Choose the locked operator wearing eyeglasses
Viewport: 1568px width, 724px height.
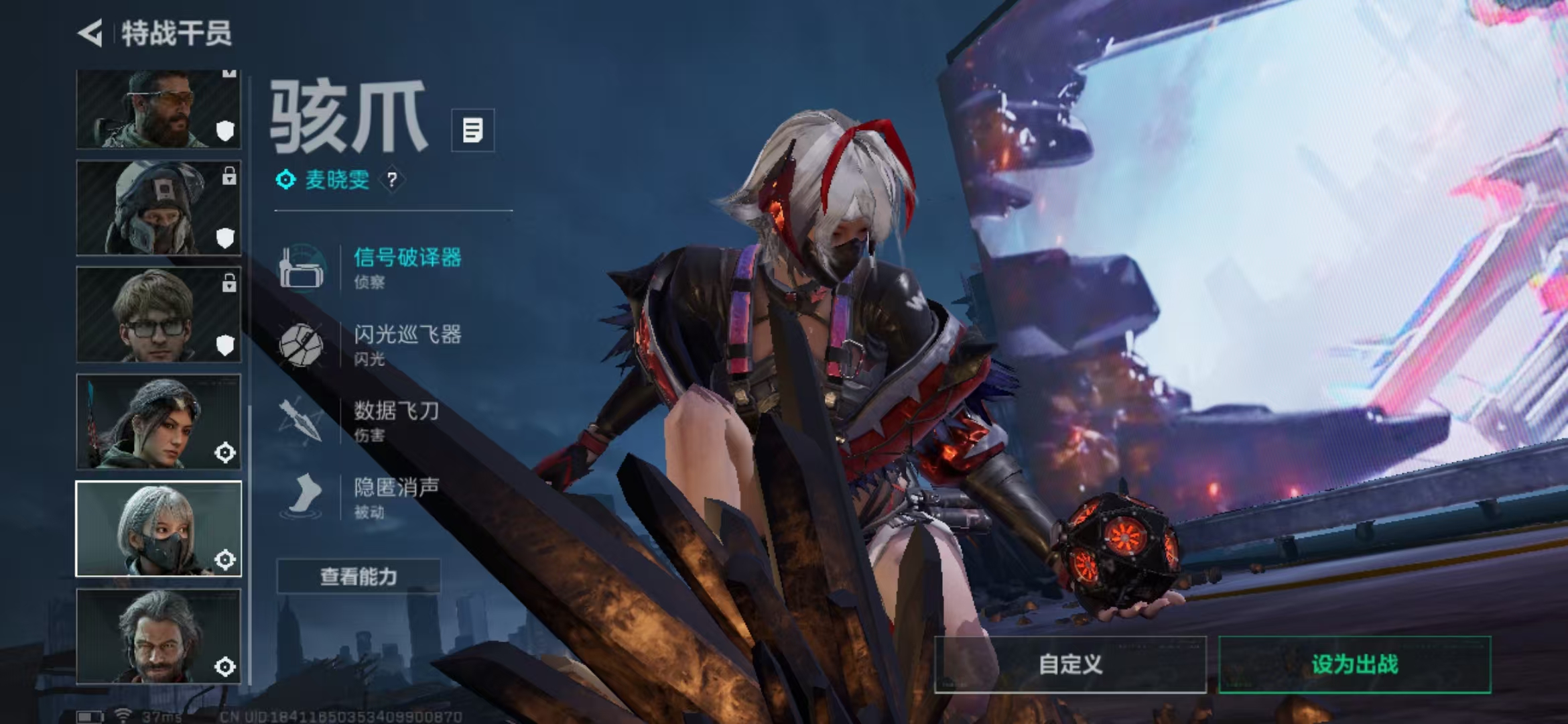point(158,314)
